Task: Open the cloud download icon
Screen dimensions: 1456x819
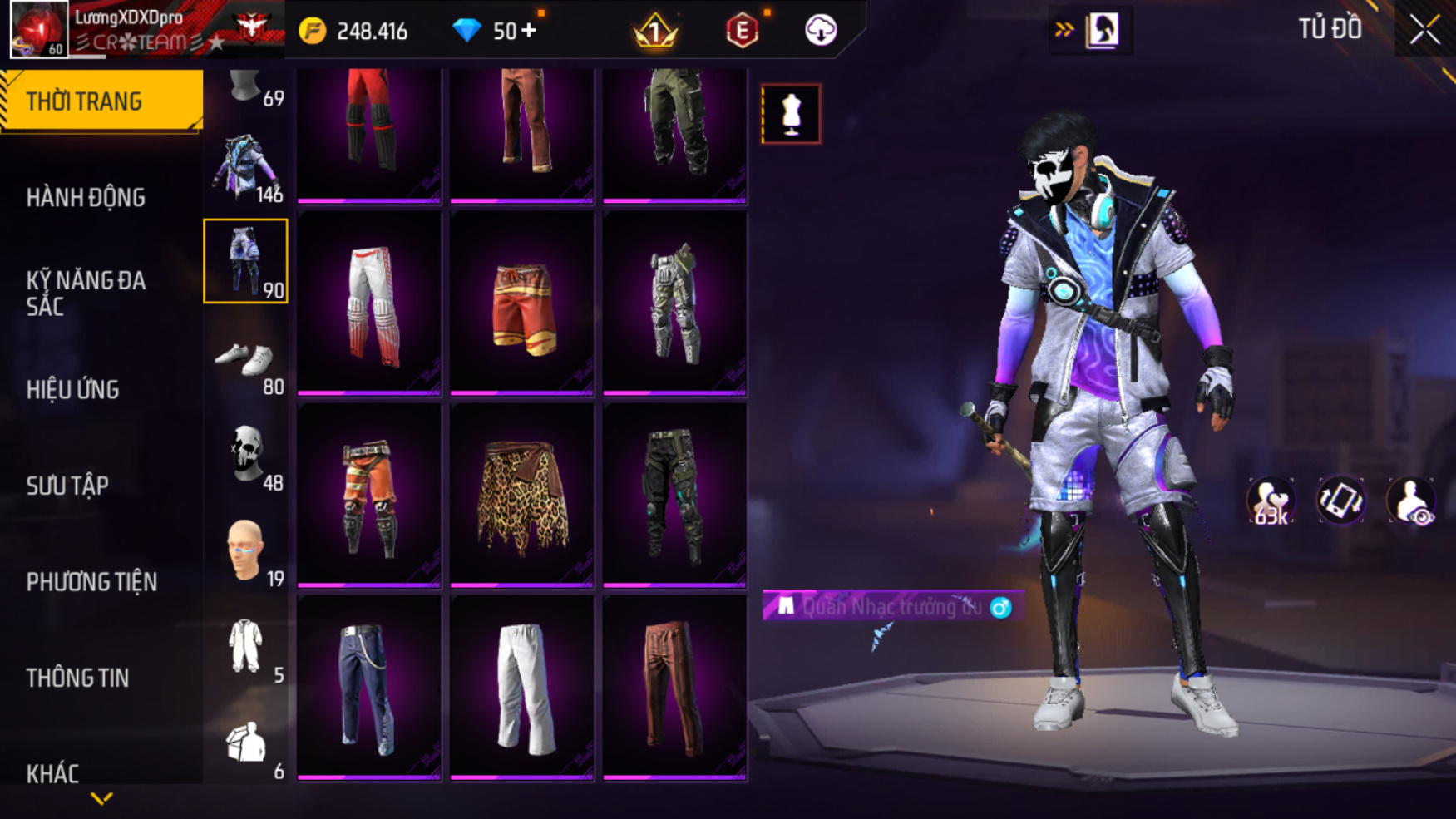Action: [821, 31]
